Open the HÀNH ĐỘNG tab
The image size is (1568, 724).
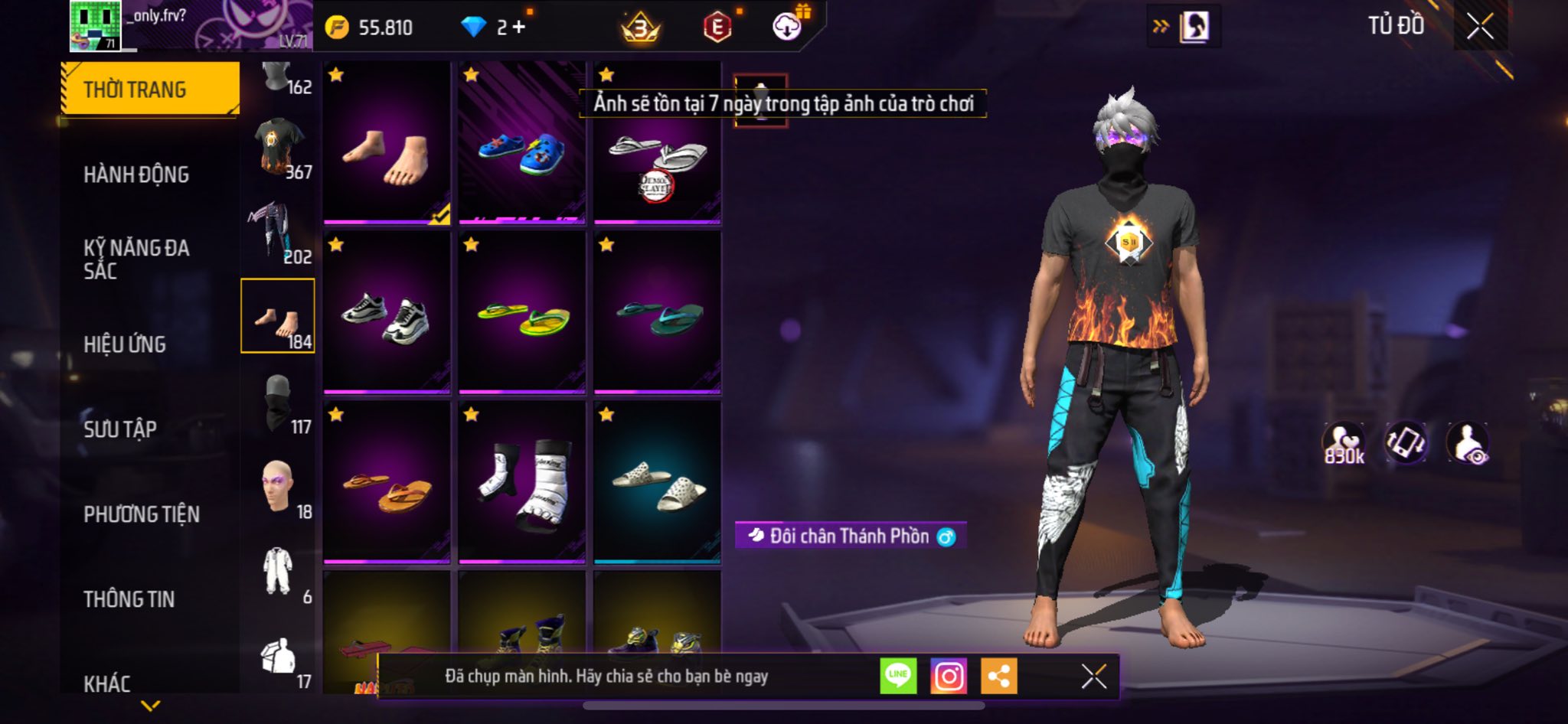[x=136, y=174]
